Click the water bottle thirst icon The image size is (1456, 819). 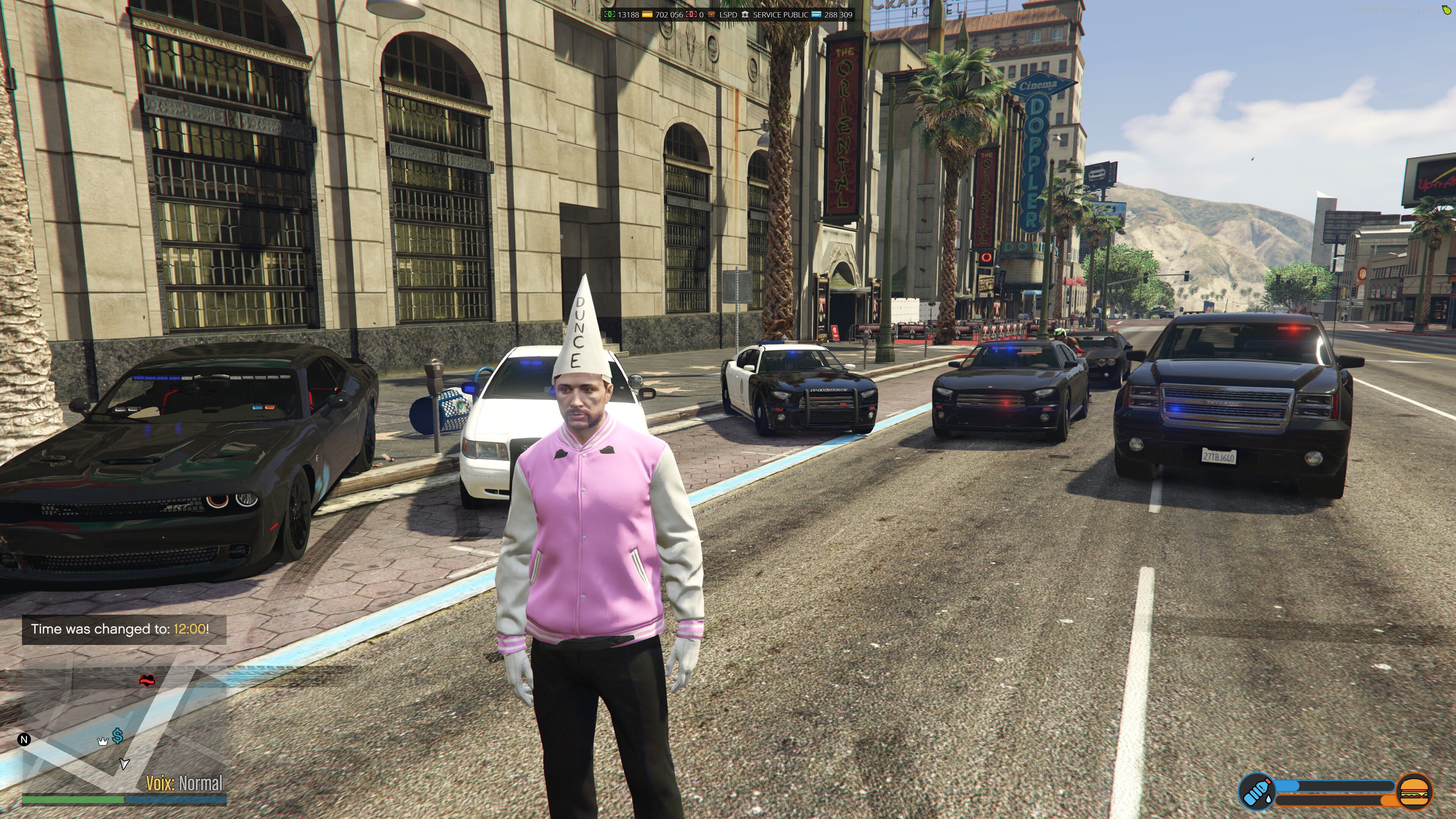tap(1257, 791)
